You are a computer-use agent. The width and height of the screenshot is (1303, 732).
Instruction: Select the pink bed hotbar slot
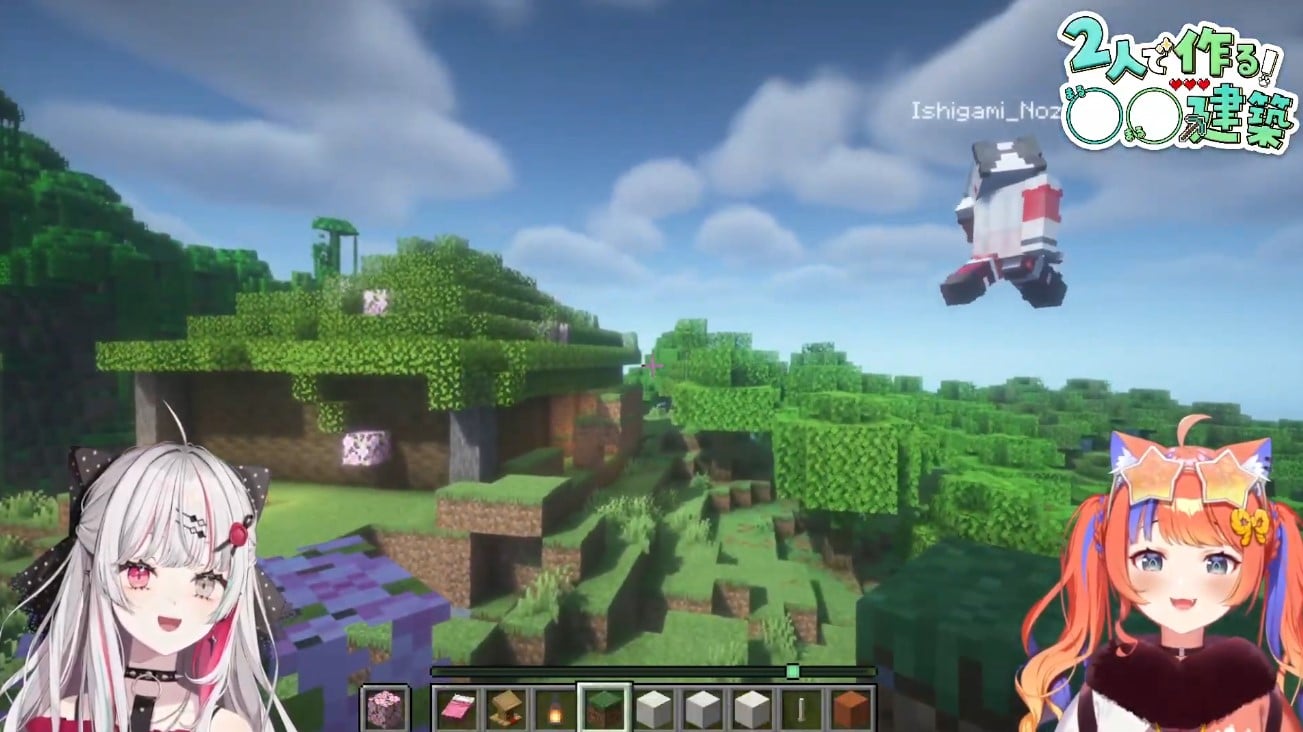[x=457, y=708]
